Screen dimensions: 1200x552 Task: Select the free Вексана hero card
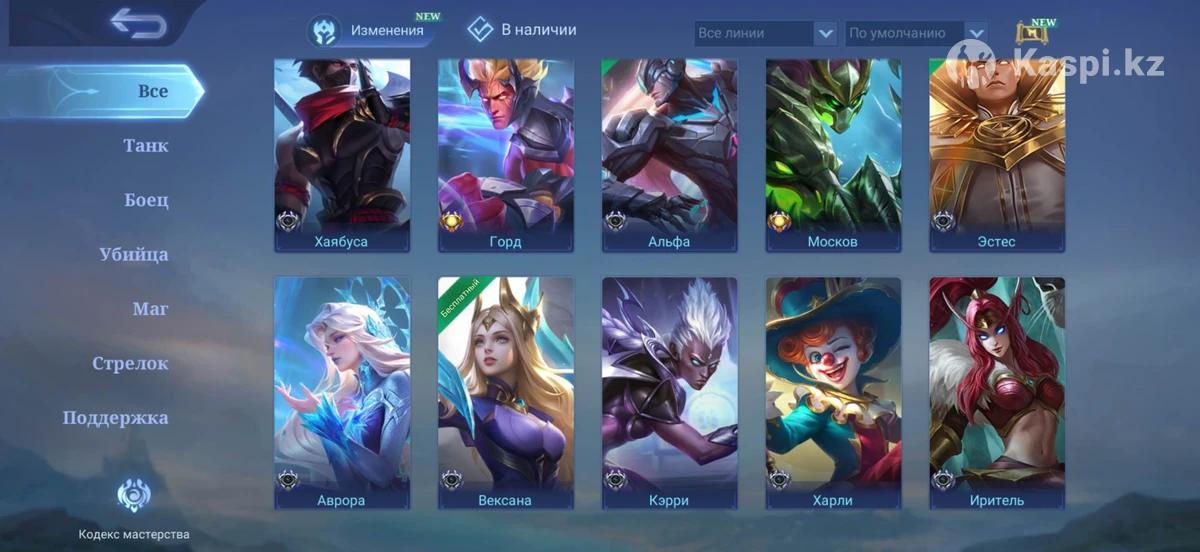coord(506,393)
